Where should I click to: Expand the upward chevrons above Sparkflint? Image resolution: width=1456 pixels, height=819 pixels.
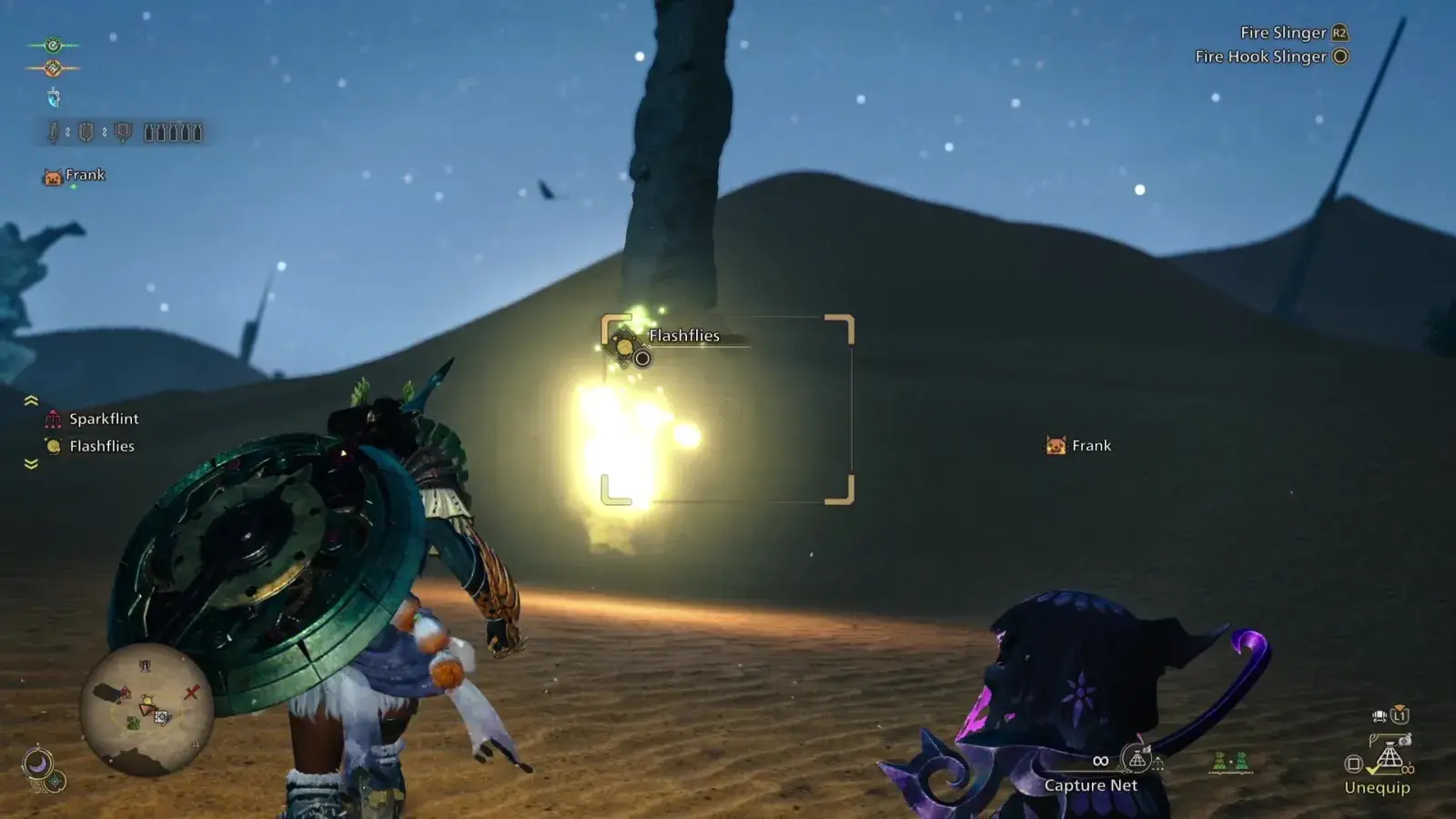[30, 400]
